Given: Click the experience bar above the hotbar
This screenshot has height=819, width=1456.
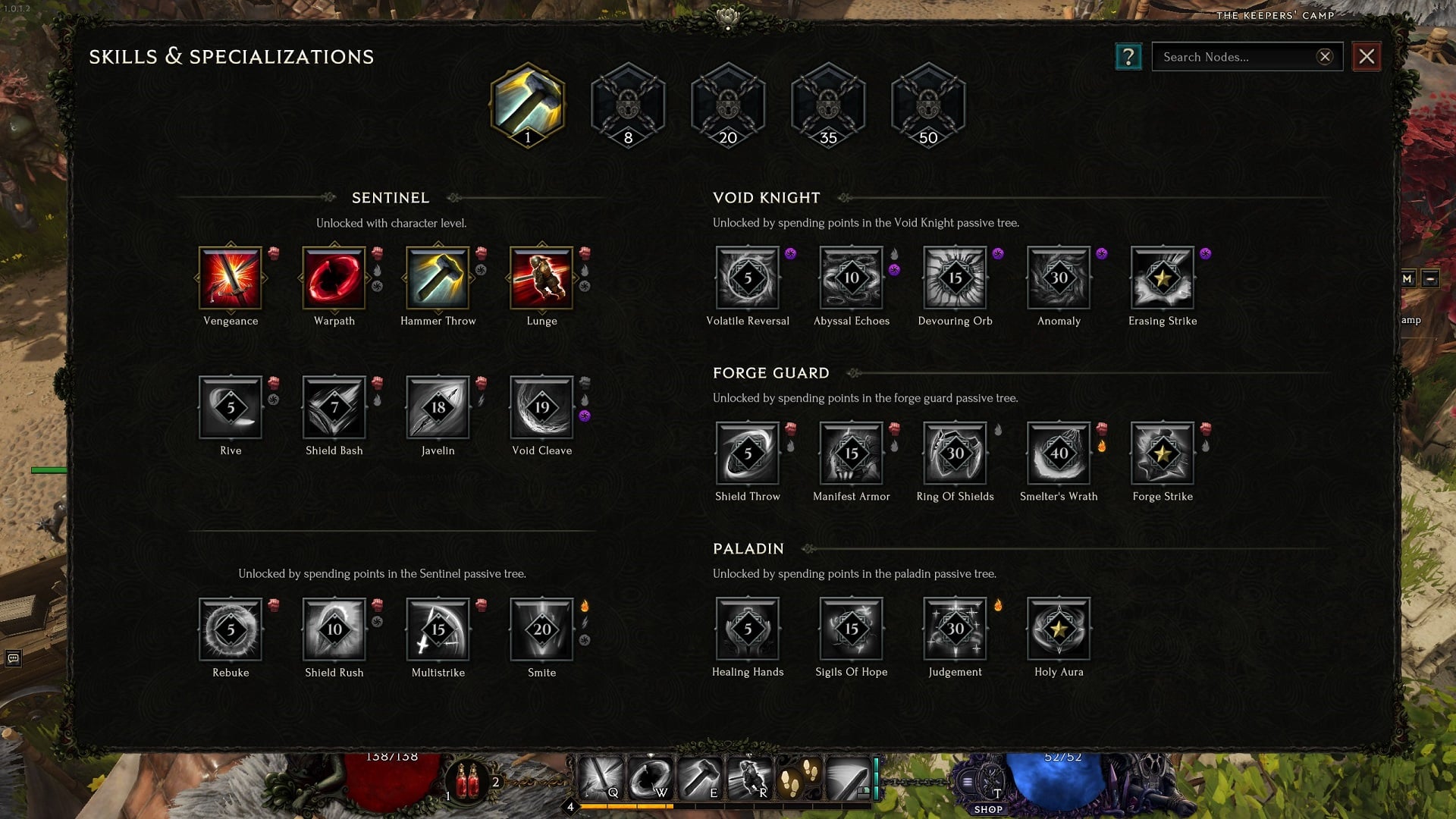Looking at the screenshot, I should coord(728,808).
